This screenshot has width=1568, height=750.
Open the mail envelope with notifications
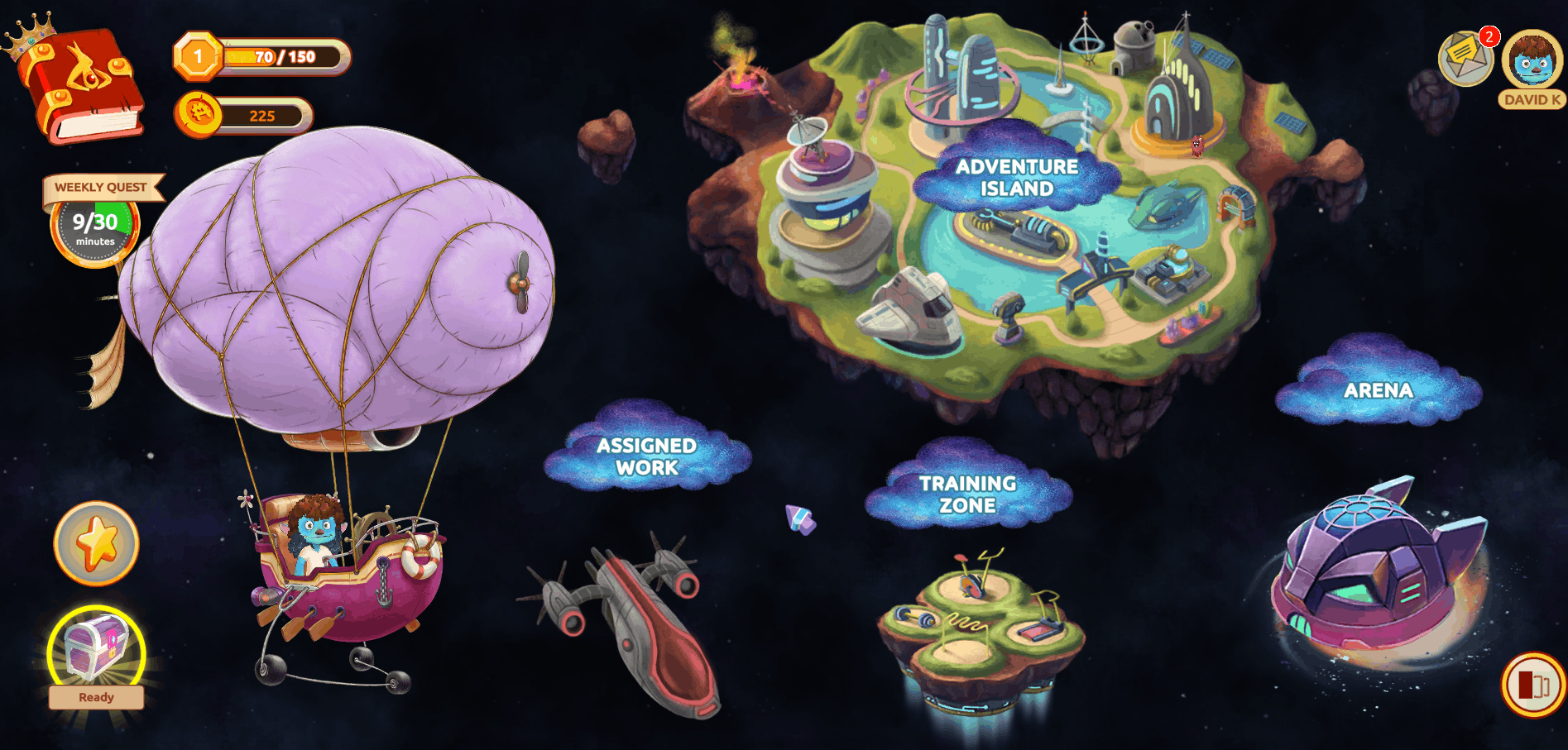[x=1465, y=58]
